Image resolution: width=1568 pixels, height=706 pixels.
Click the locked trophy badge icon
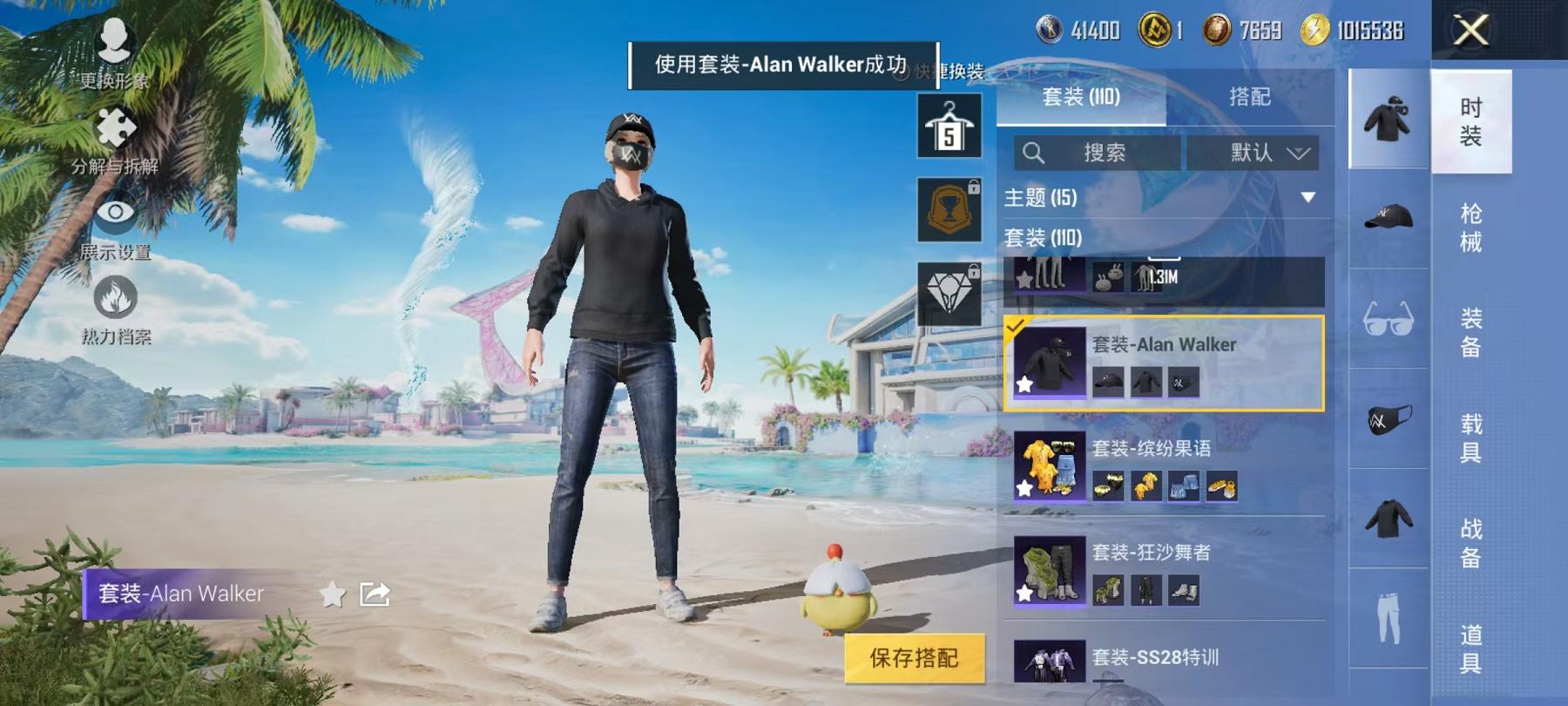[950, 209]
